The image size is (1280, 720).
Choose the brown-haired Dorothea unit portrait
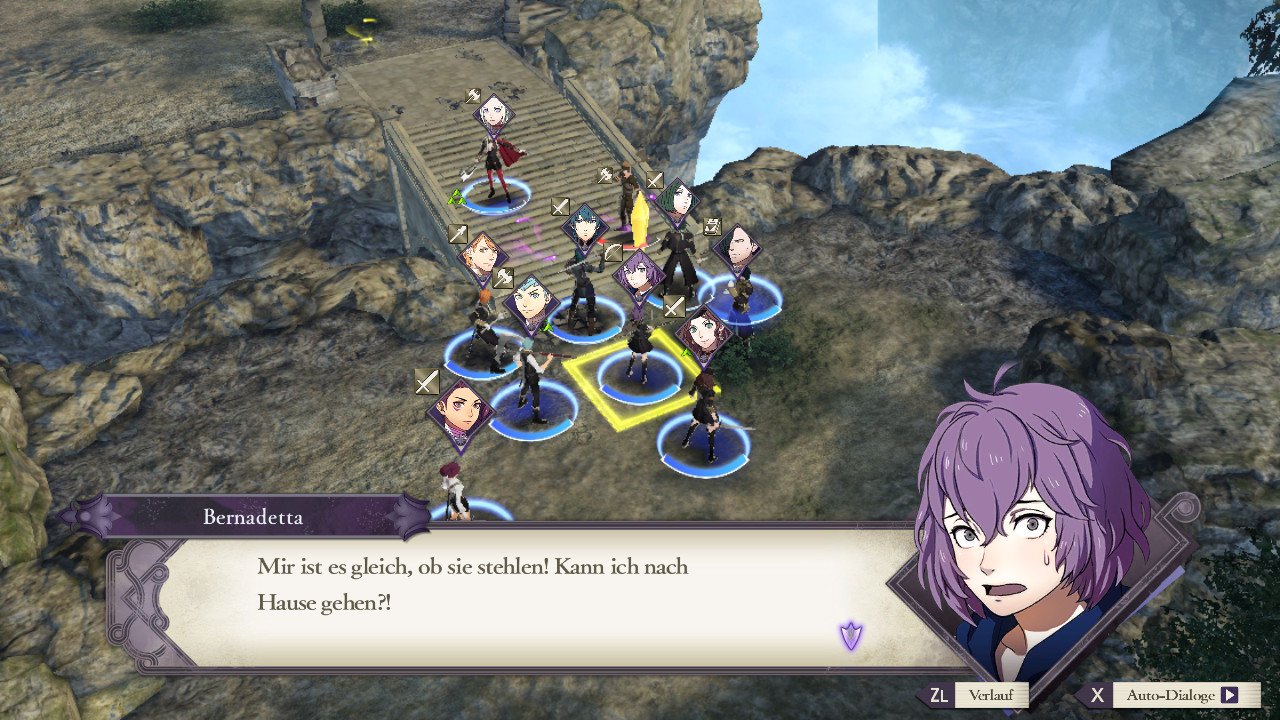coord(706,334)
